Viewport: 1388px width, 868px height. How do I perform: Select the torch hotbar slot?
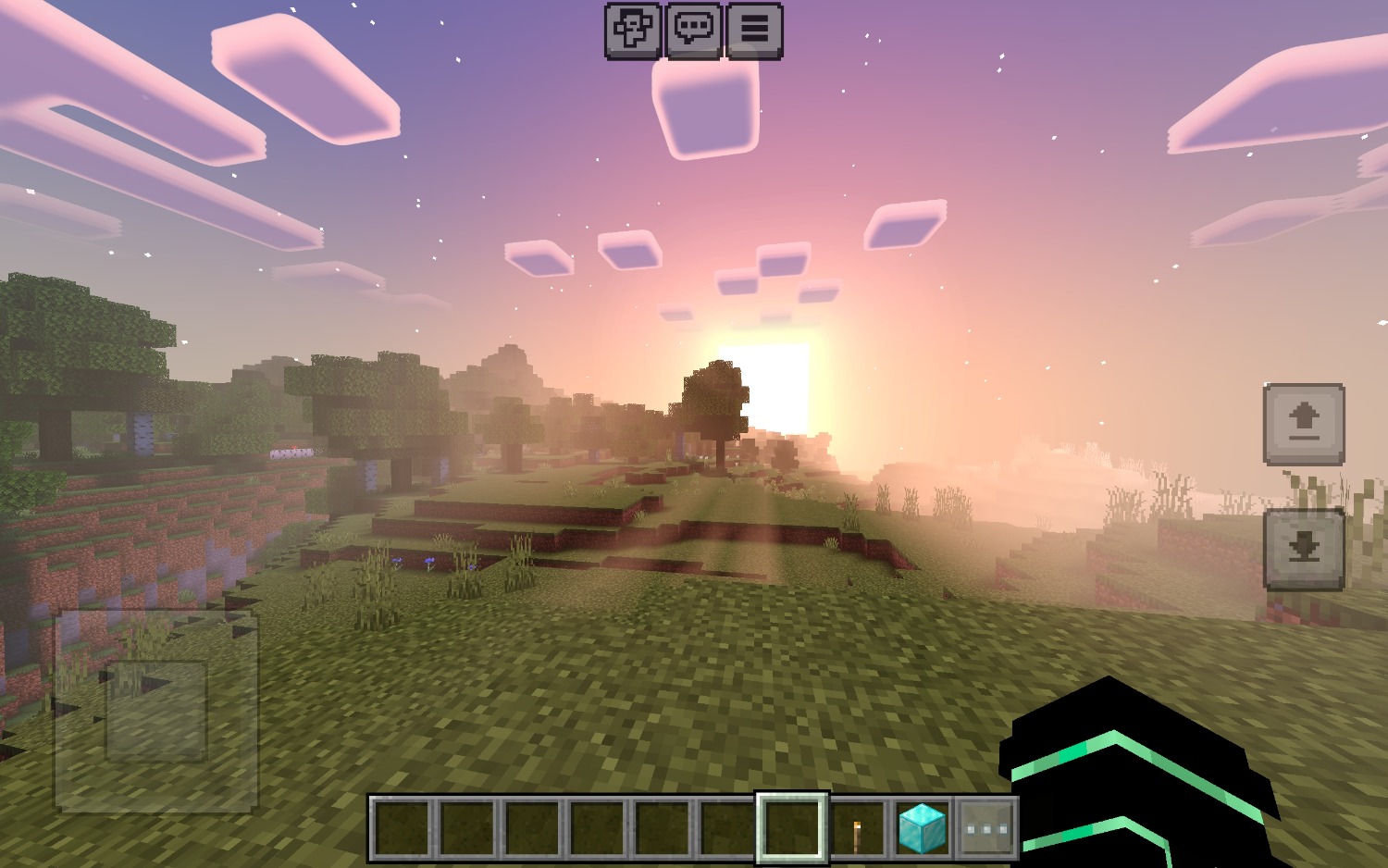(858, 828)
